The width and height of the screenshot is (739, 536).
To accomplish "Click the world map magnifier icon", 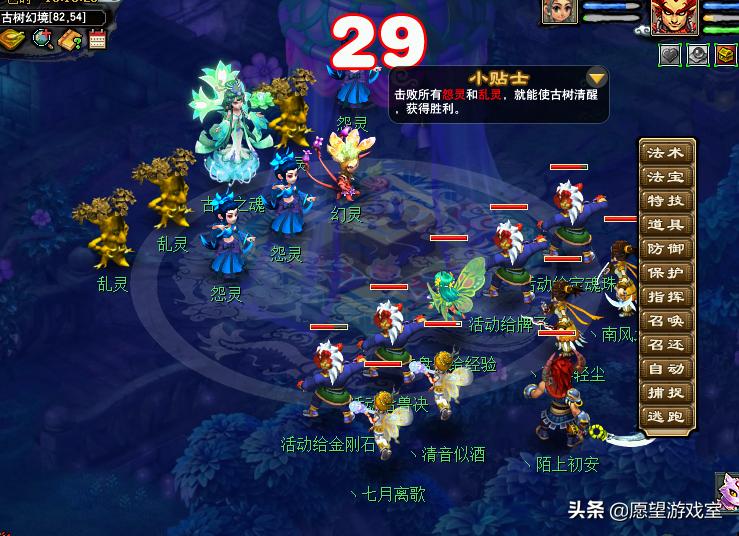I will pos(42,39).
